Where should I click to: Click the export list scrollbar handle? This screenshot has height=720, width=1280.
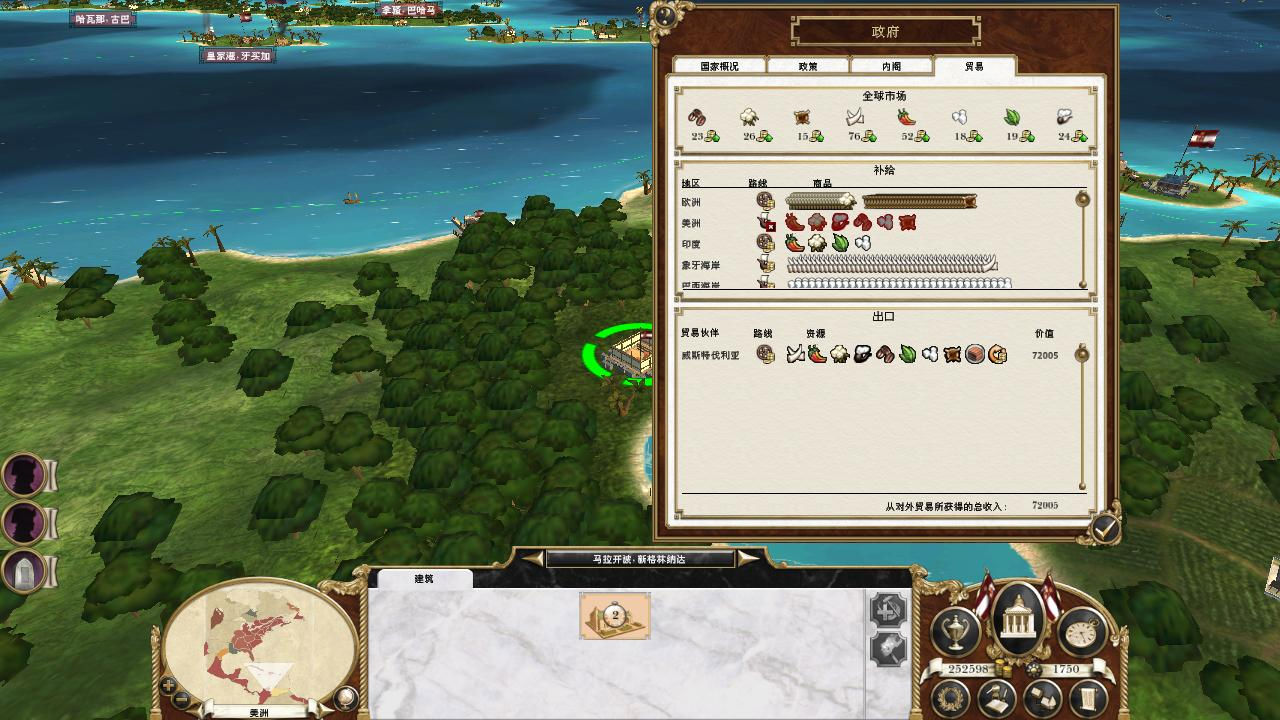1082,353
